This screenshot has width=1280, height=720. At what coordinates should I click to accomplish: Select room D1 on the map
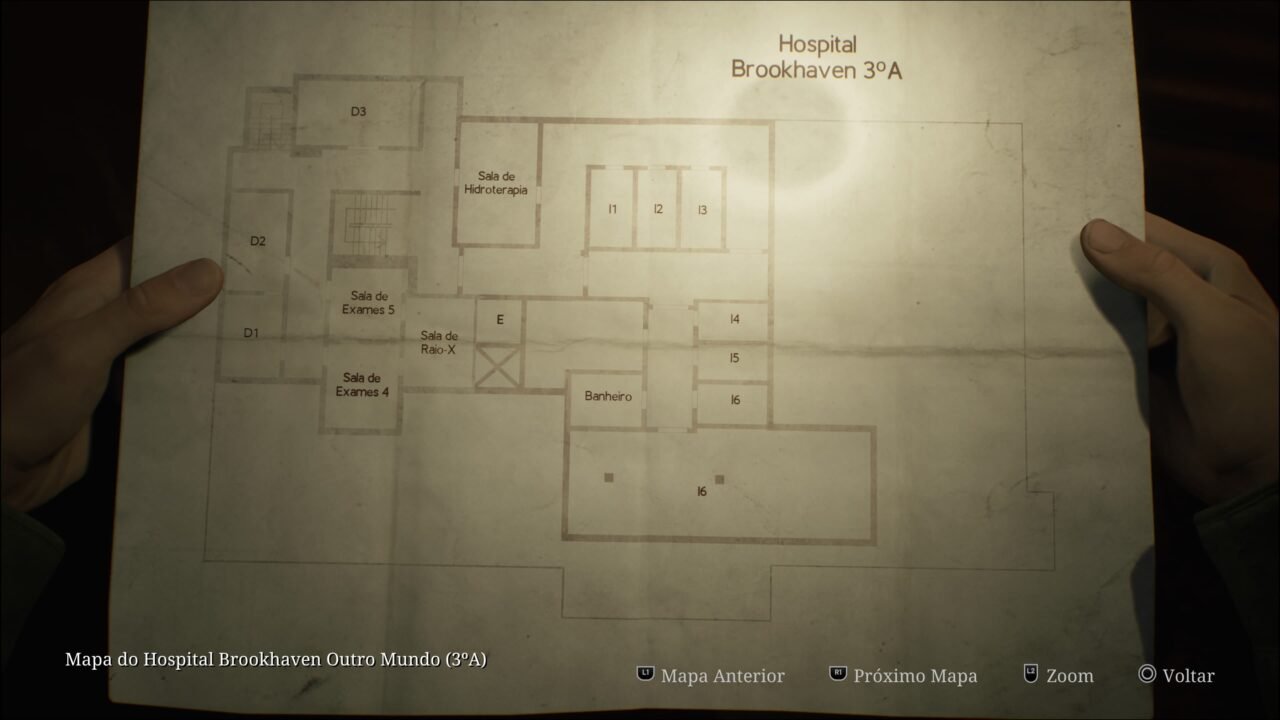pos(252,333)
